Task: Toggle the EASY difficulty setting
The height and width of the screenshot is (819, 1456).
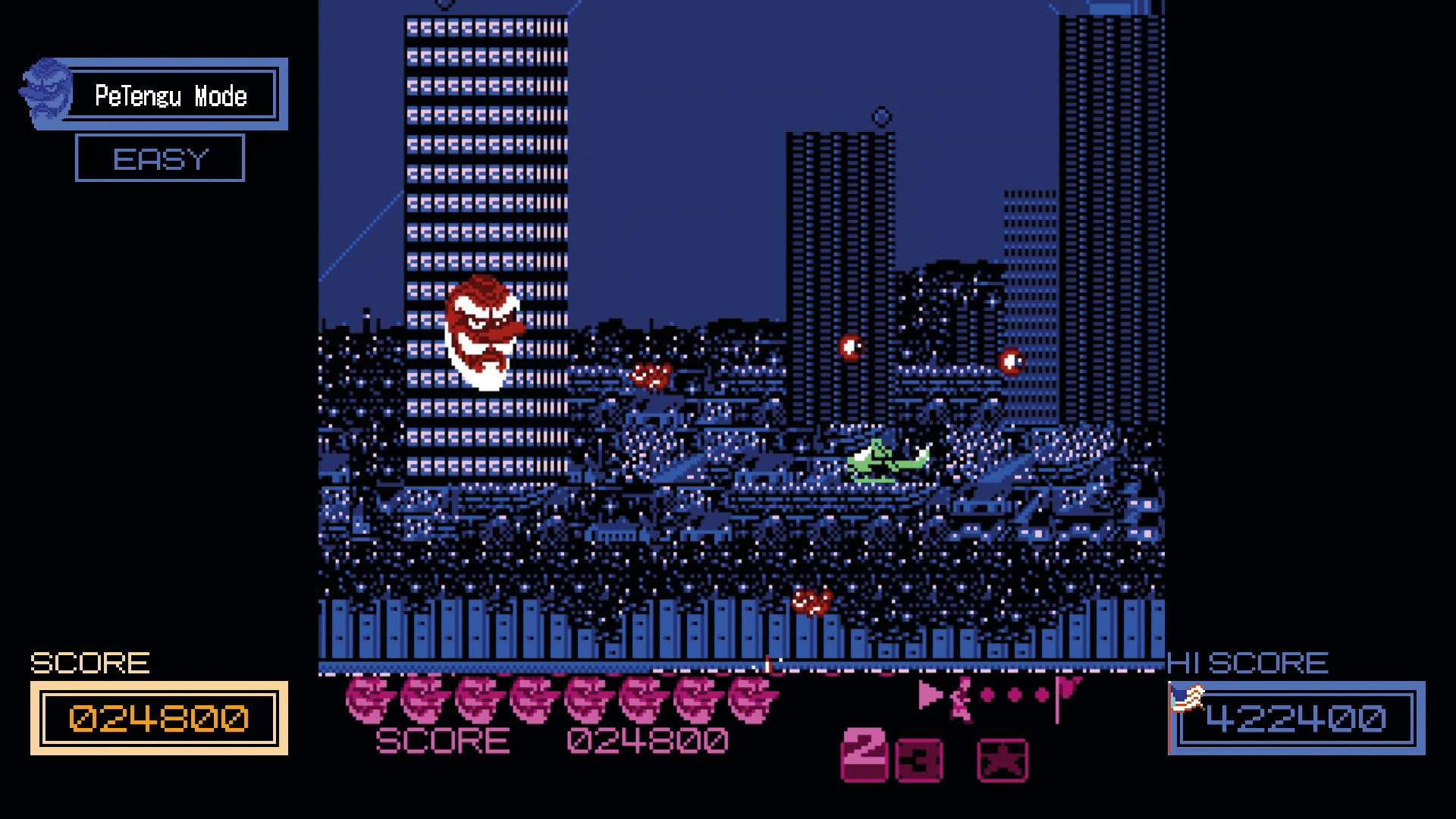Action: pyautogui.click(x=160, y=158)
